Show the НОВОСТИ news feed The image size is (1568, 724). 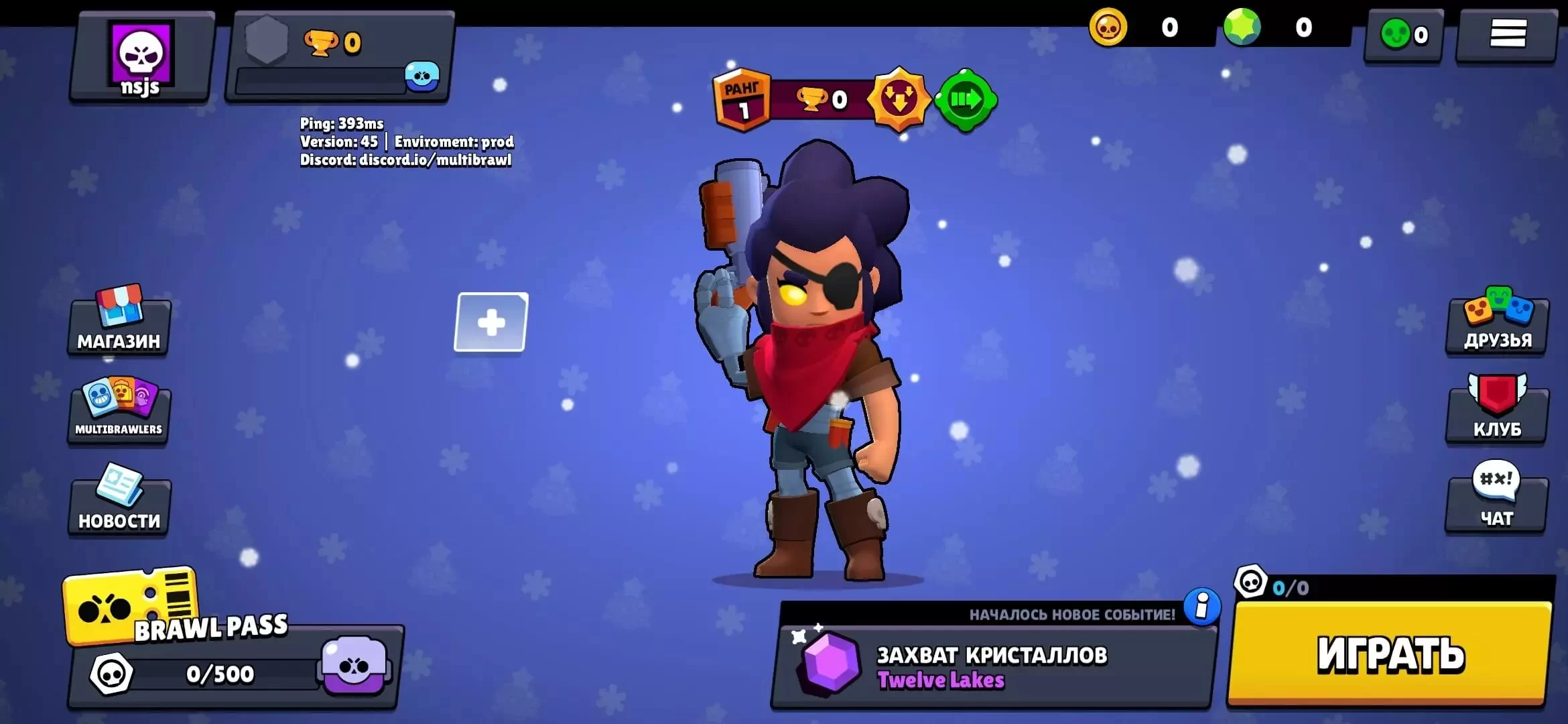(119, 501)
